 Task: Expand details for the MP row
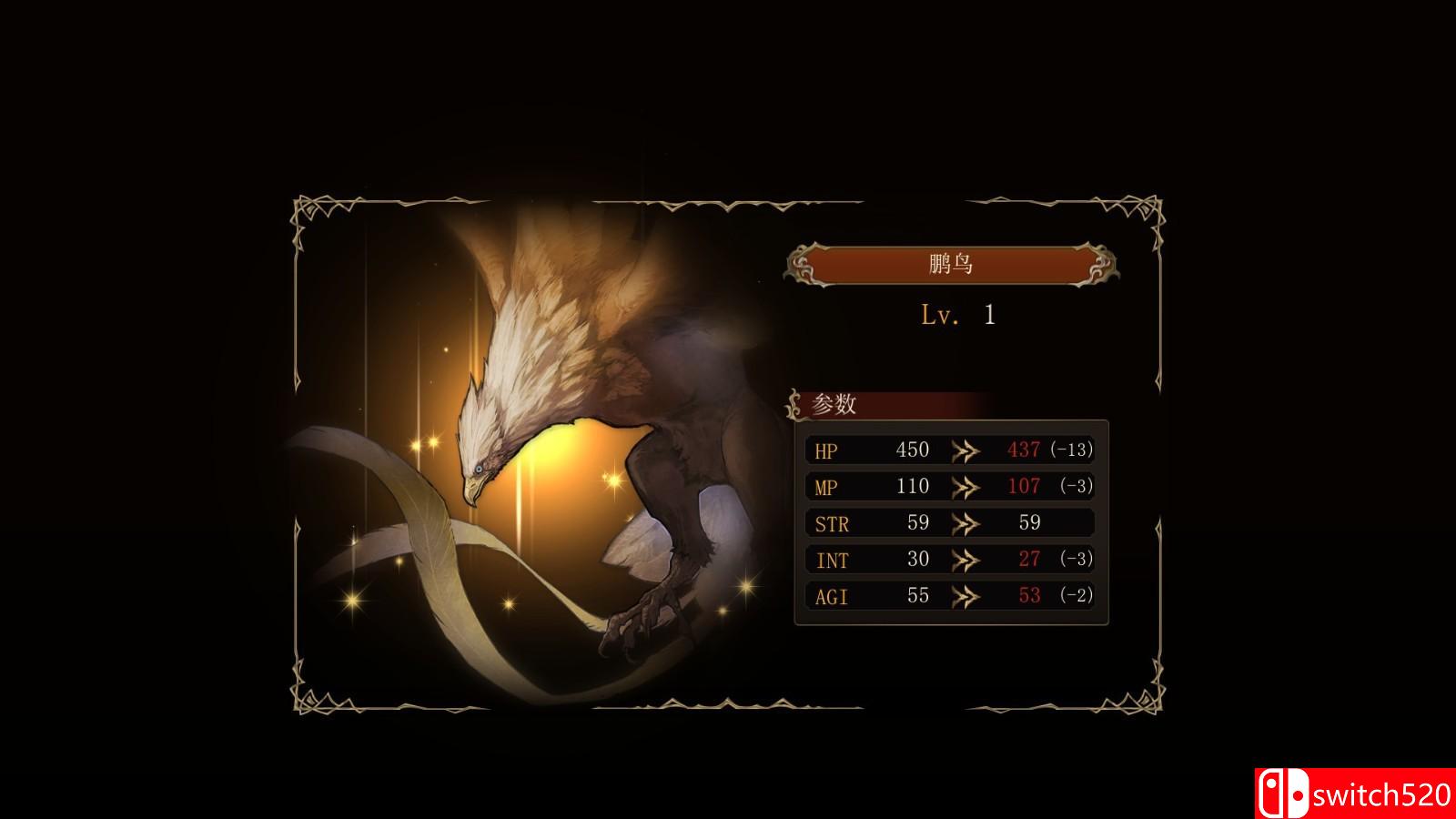point(951,486)
